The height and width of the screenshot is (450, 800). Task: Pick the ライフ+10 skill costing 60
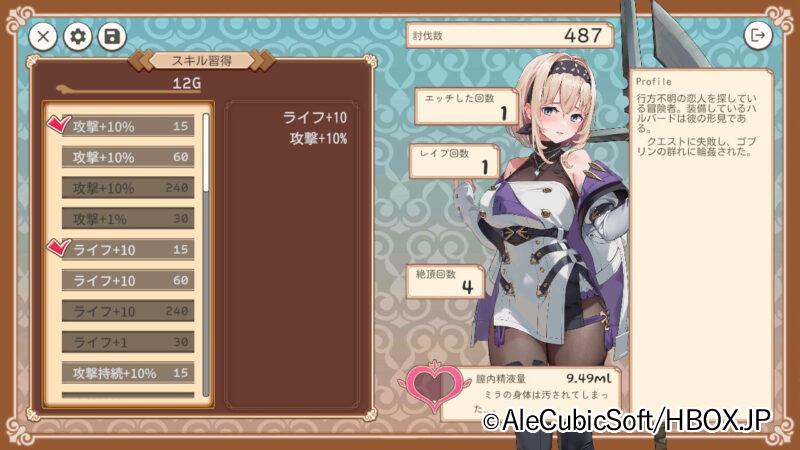[x=128, y=281]
